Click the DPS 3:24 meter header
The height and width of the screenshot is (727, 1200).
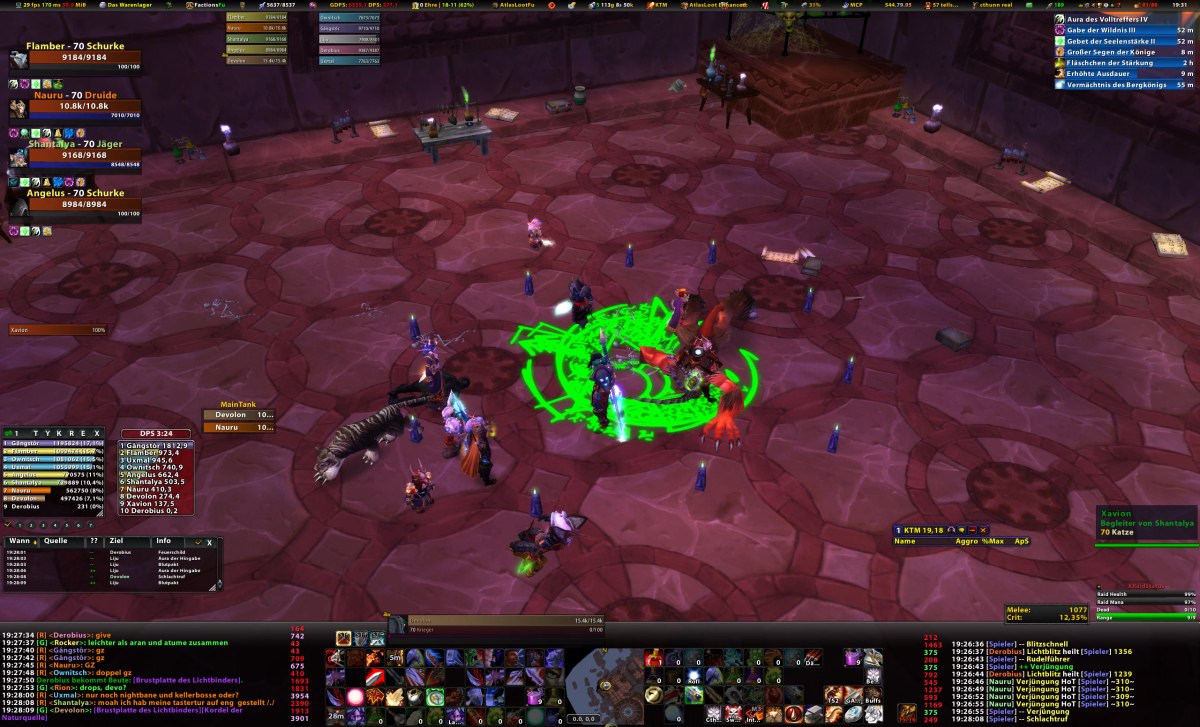coord(156,434)
